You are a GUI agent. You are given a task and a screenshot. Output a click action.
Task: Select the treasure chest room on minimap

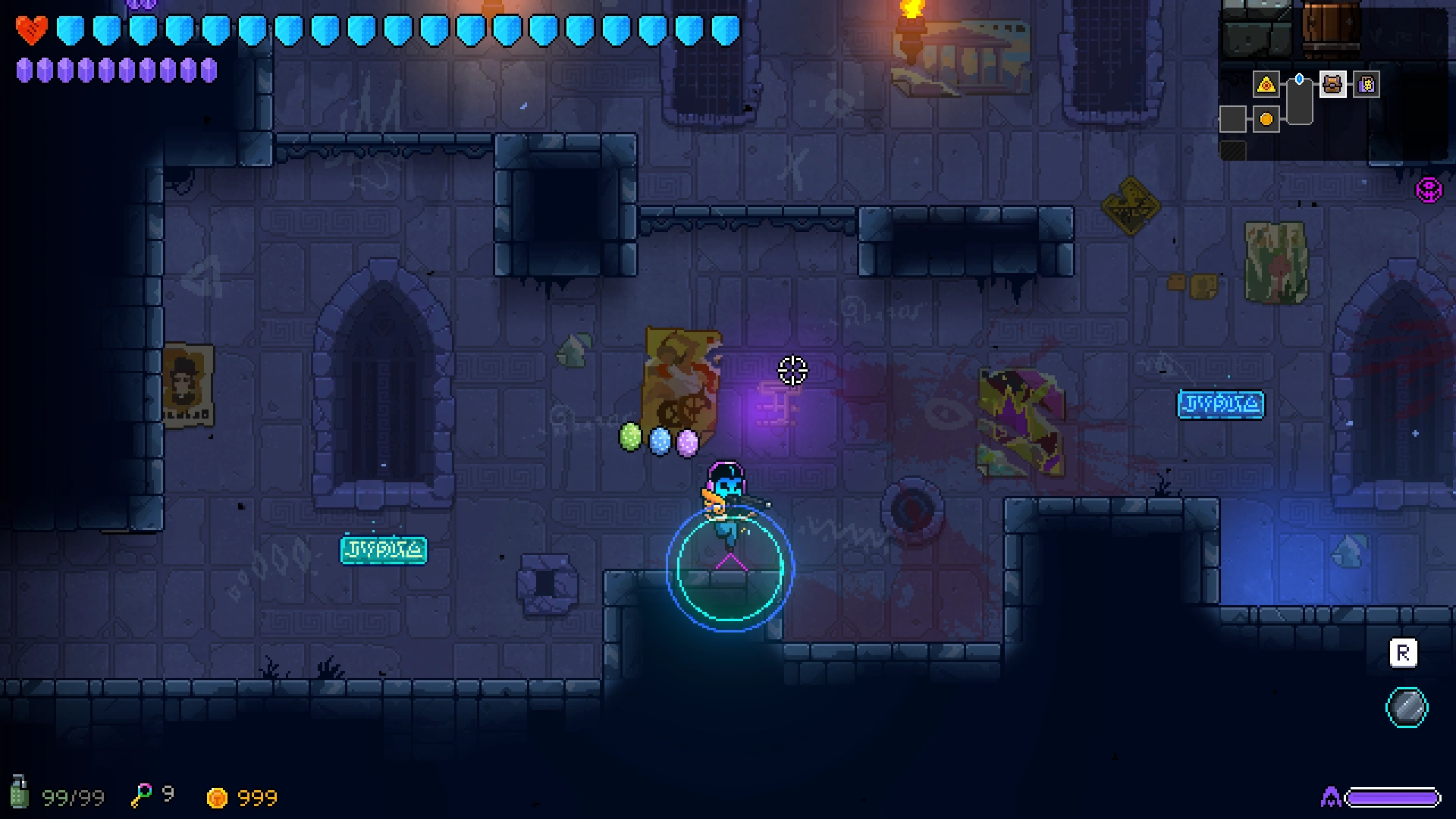point(1332,84)
